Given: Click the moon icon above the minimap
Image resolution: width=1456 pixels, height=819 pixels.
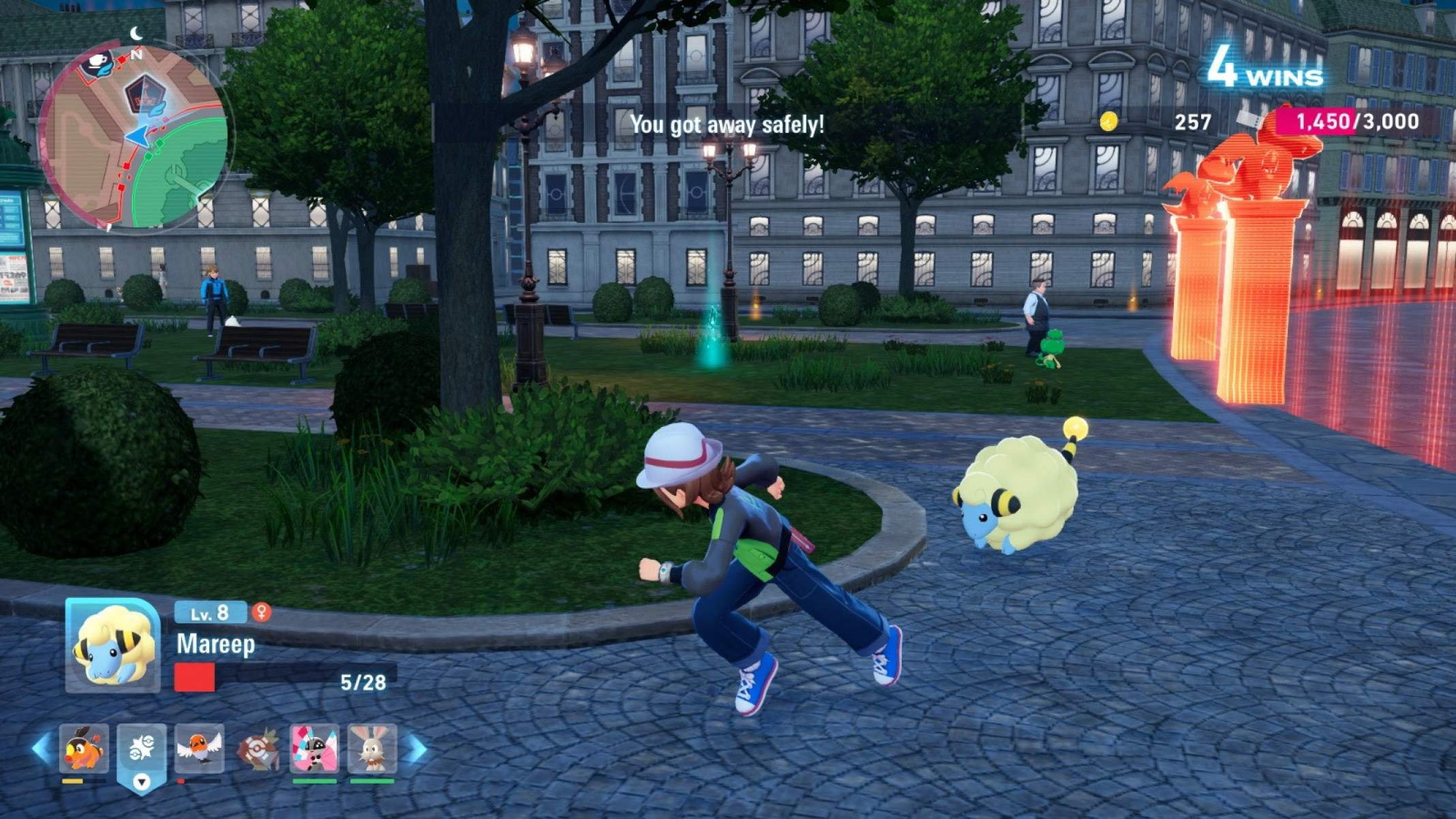Looking at the screenshot, I should point(136,33).
